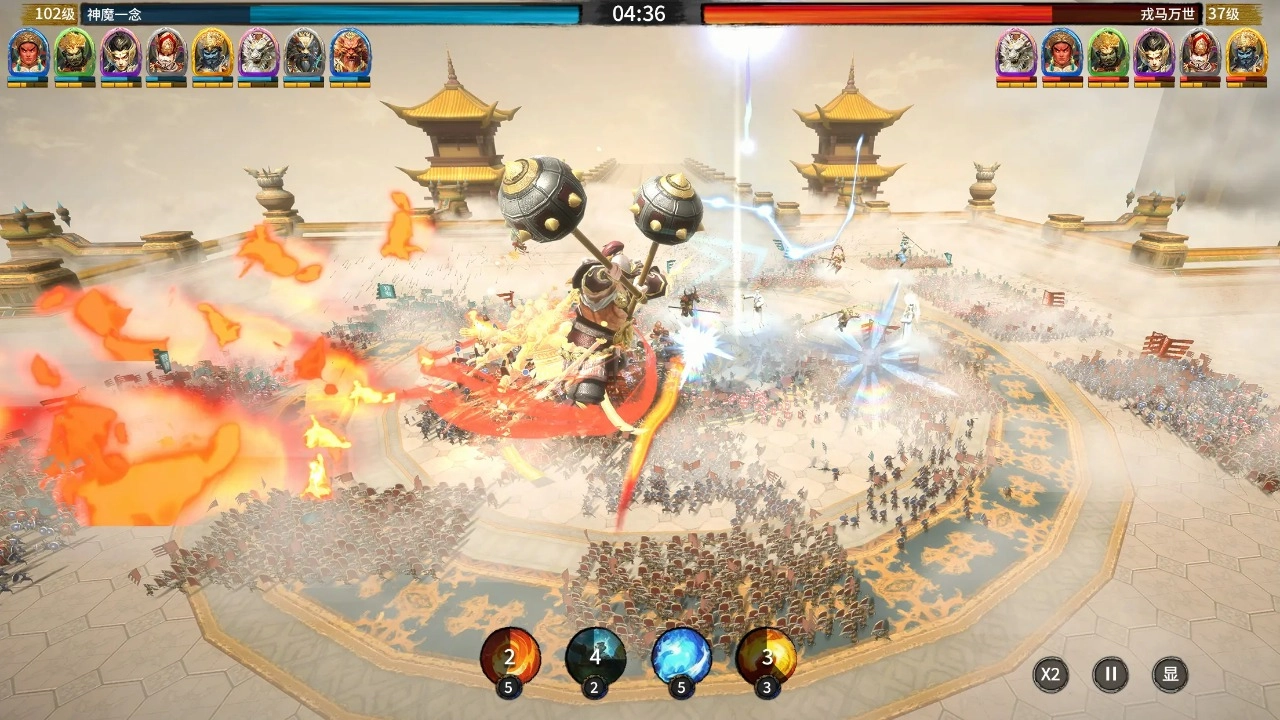The height and width of the screenshot is (720, 1280).
Task: Choose 神魔一念's purple-framed dark-haired warrior portrait
Action: click(x=120, y=52)
